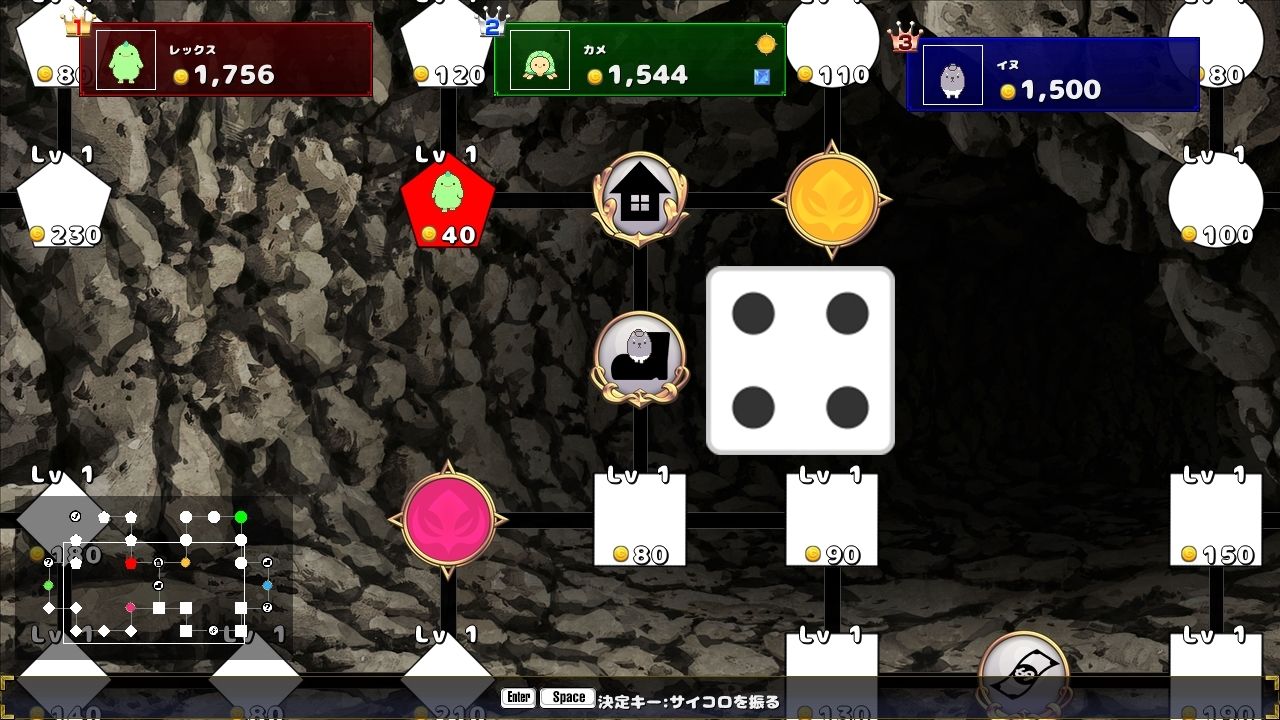
Task: Click the rolled dice showing four
Action: [798, 359]
